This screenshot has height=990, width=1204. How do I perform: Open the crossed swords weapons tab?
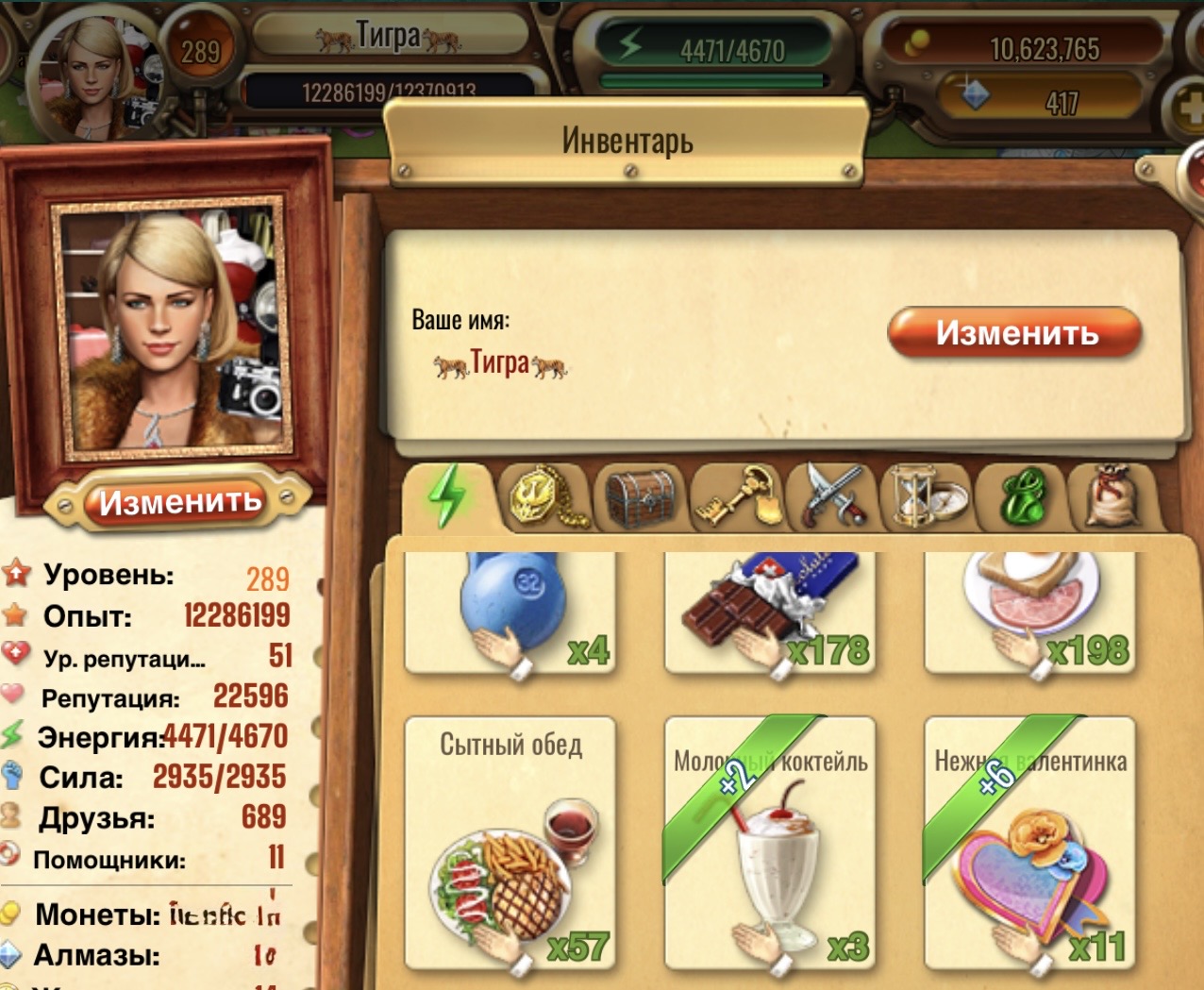point(831,496)
